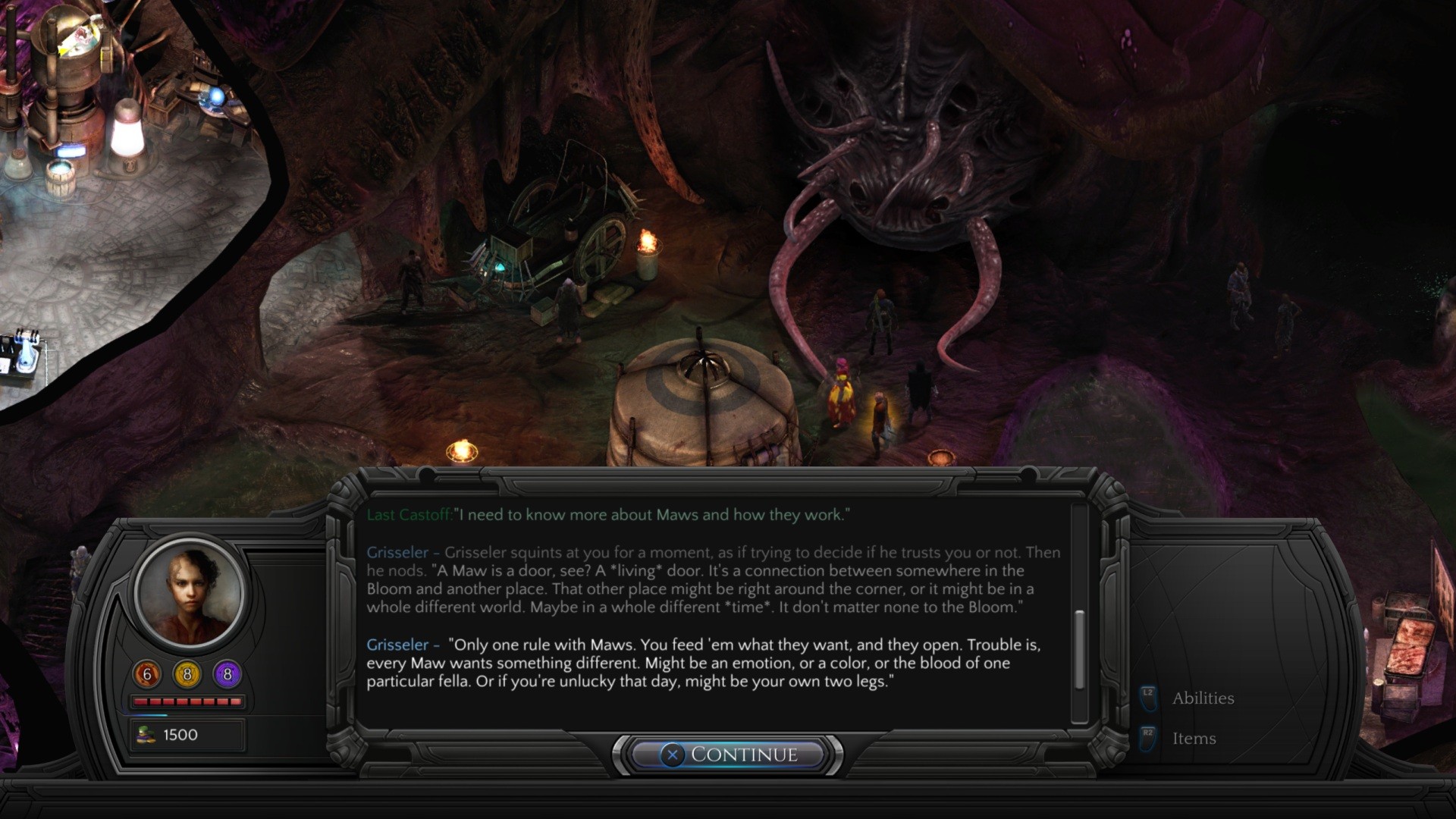Click Grisseler's name in the dialogue text
This screenshot has width=1456, height=819.
point(397,645)
